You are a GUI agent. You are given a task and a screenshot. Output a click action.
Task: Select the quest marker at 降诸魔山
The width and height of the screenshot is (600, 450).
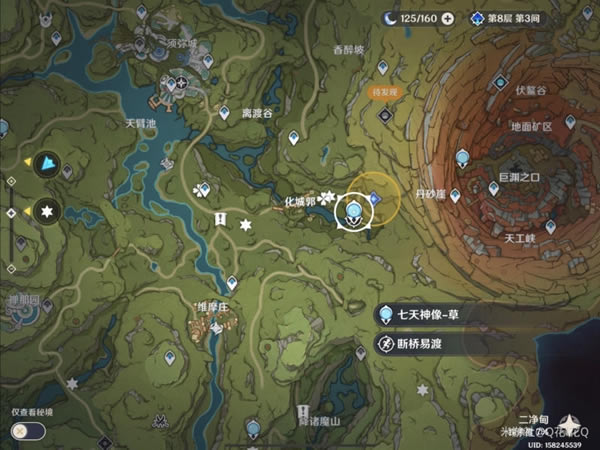pyautogui.click(x=304, y=411)
